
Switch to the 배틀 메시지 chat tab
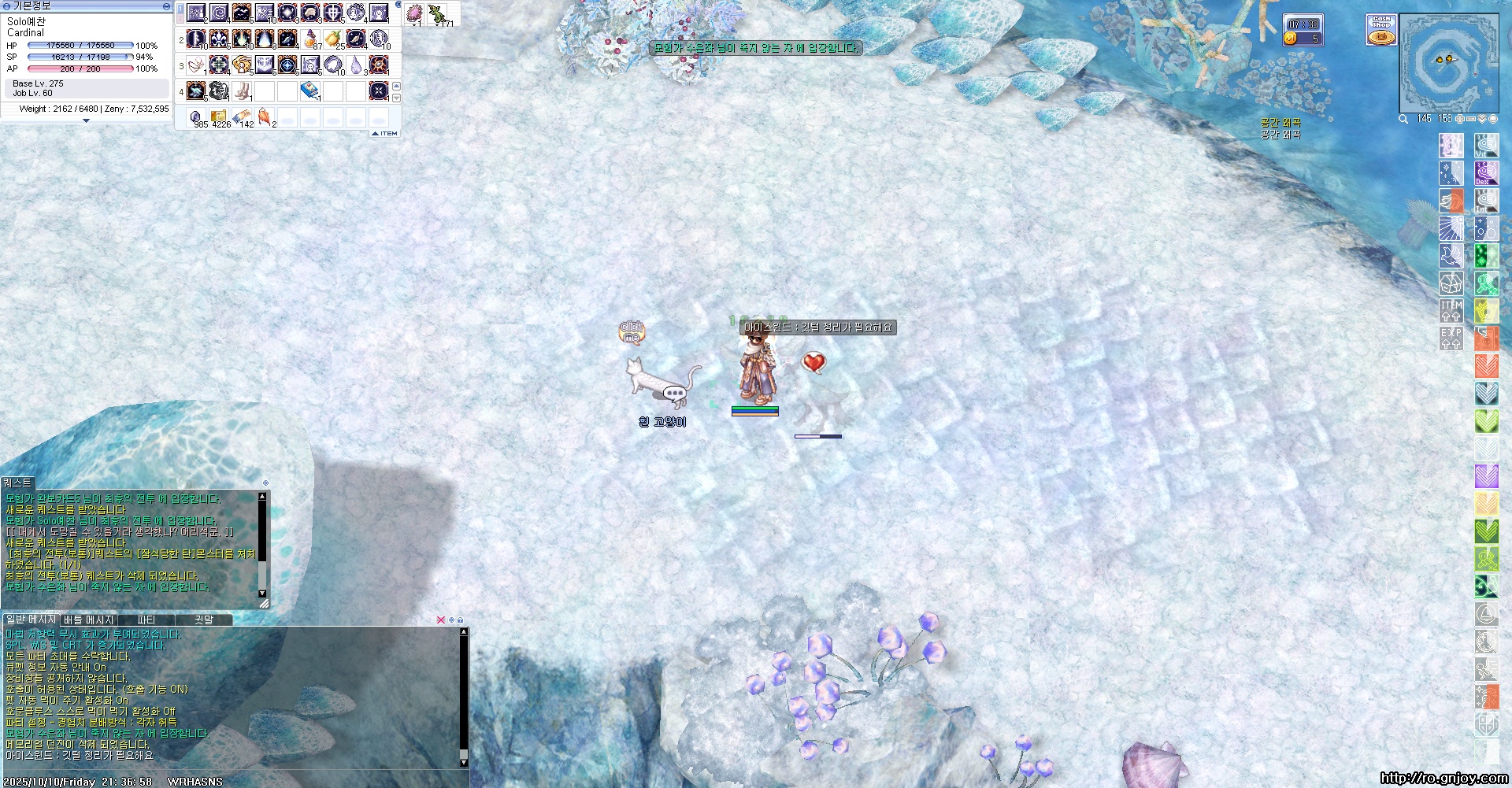coord(88,620)
